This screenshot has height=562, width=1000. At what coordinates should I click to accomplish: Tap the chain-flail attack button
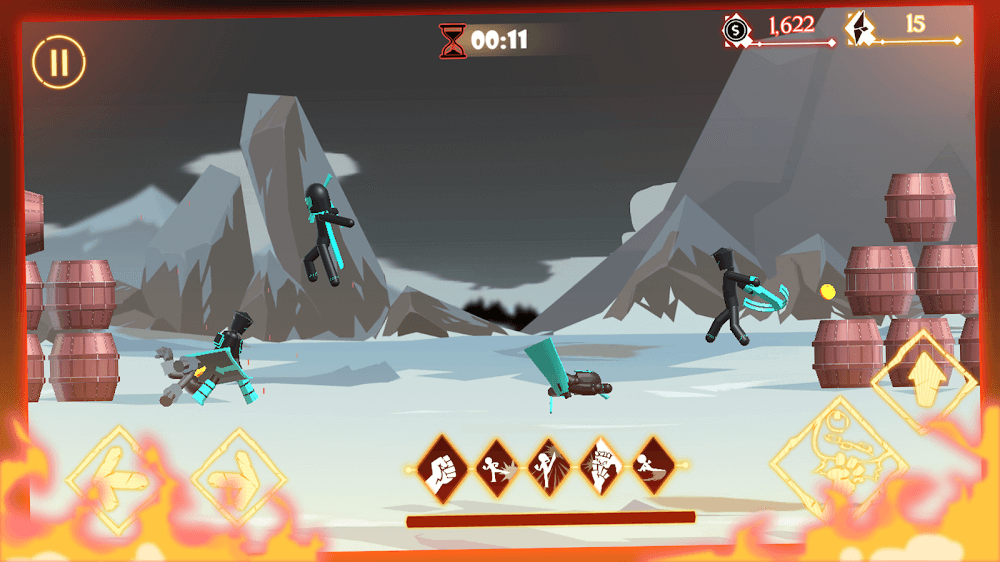838,462
